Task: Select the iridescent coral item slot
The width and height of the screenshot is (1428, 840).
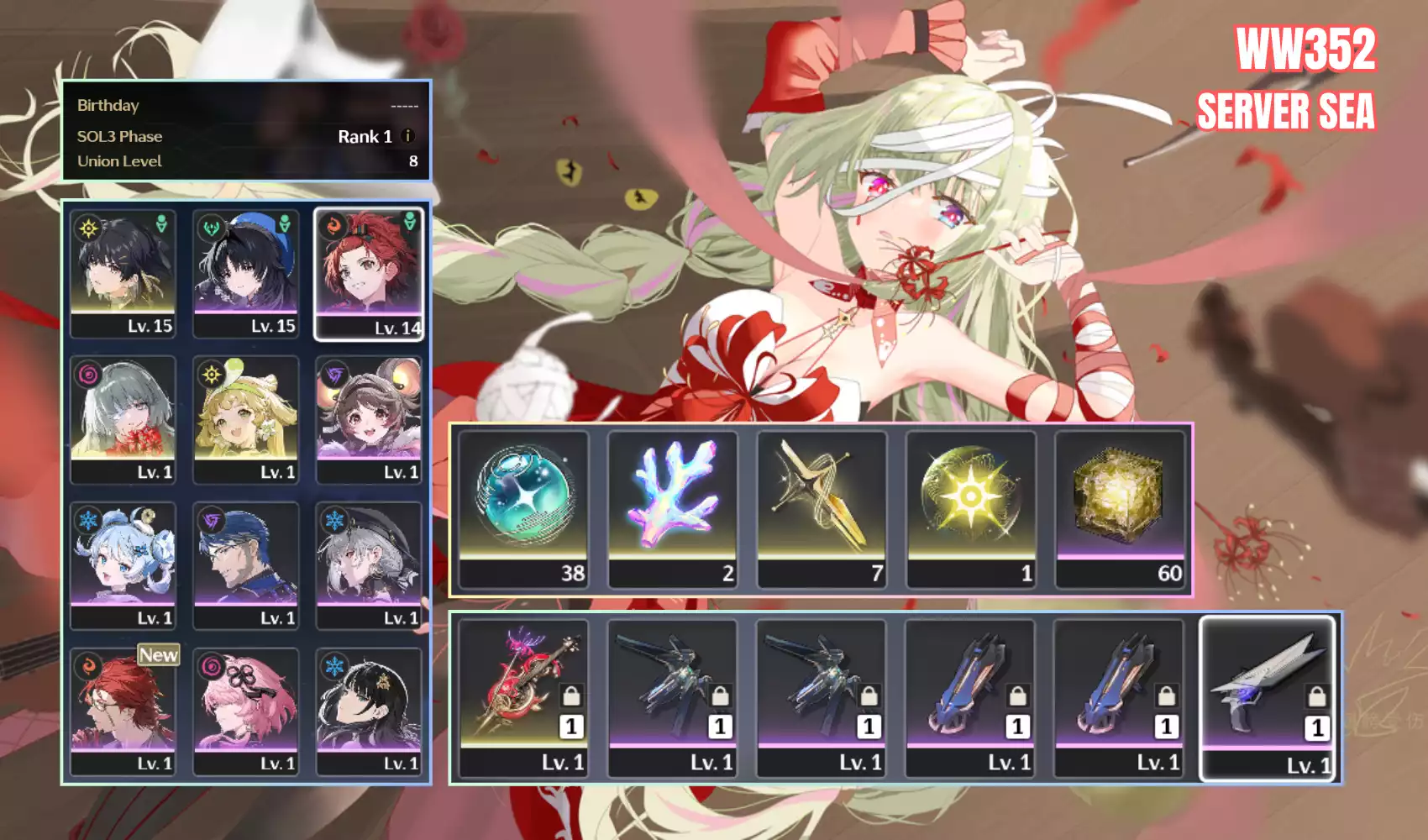Action: (x=673, y=508)
